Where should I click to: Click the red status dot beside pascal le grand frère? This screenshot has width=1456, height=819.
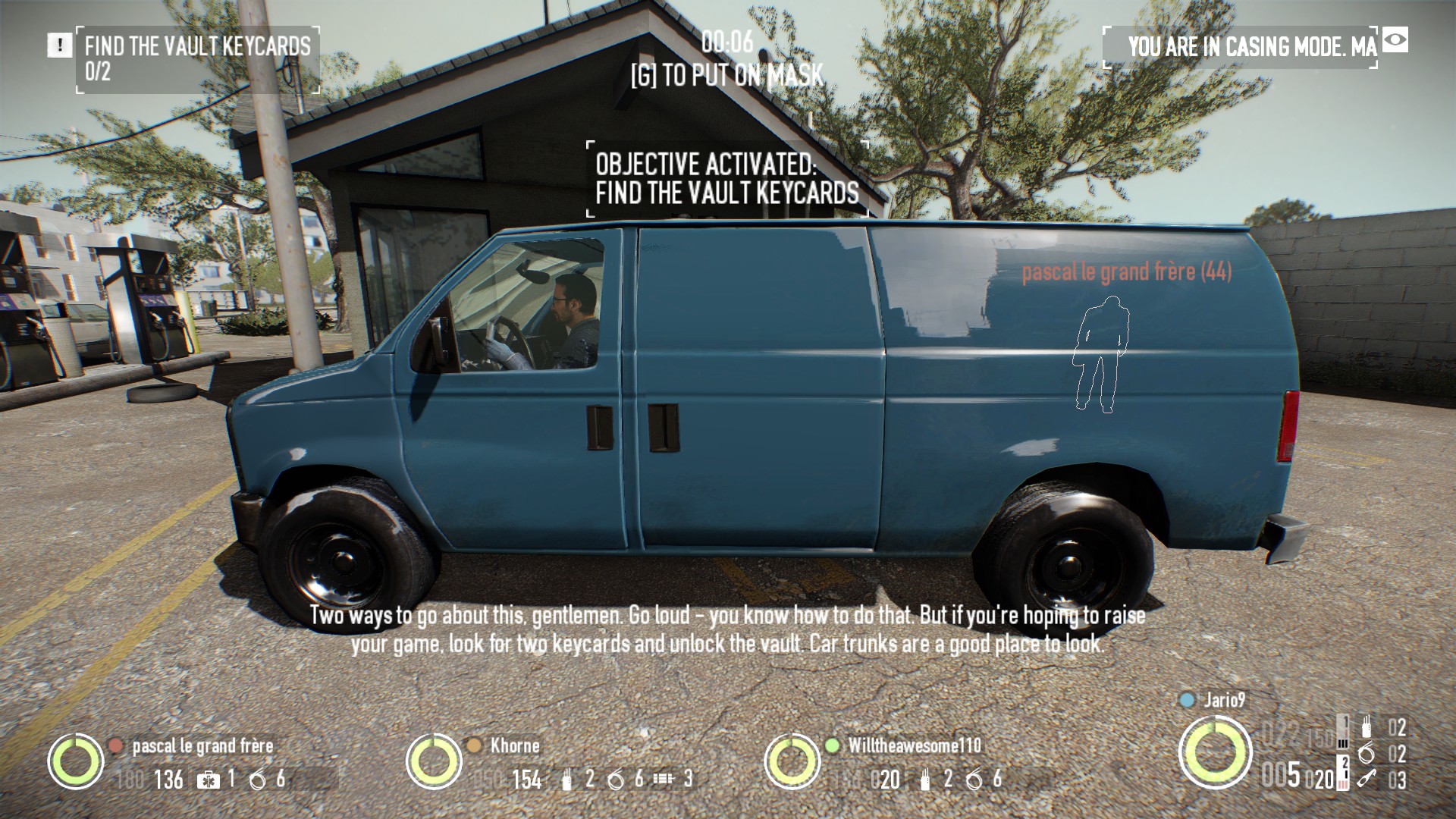pos(117,745)
